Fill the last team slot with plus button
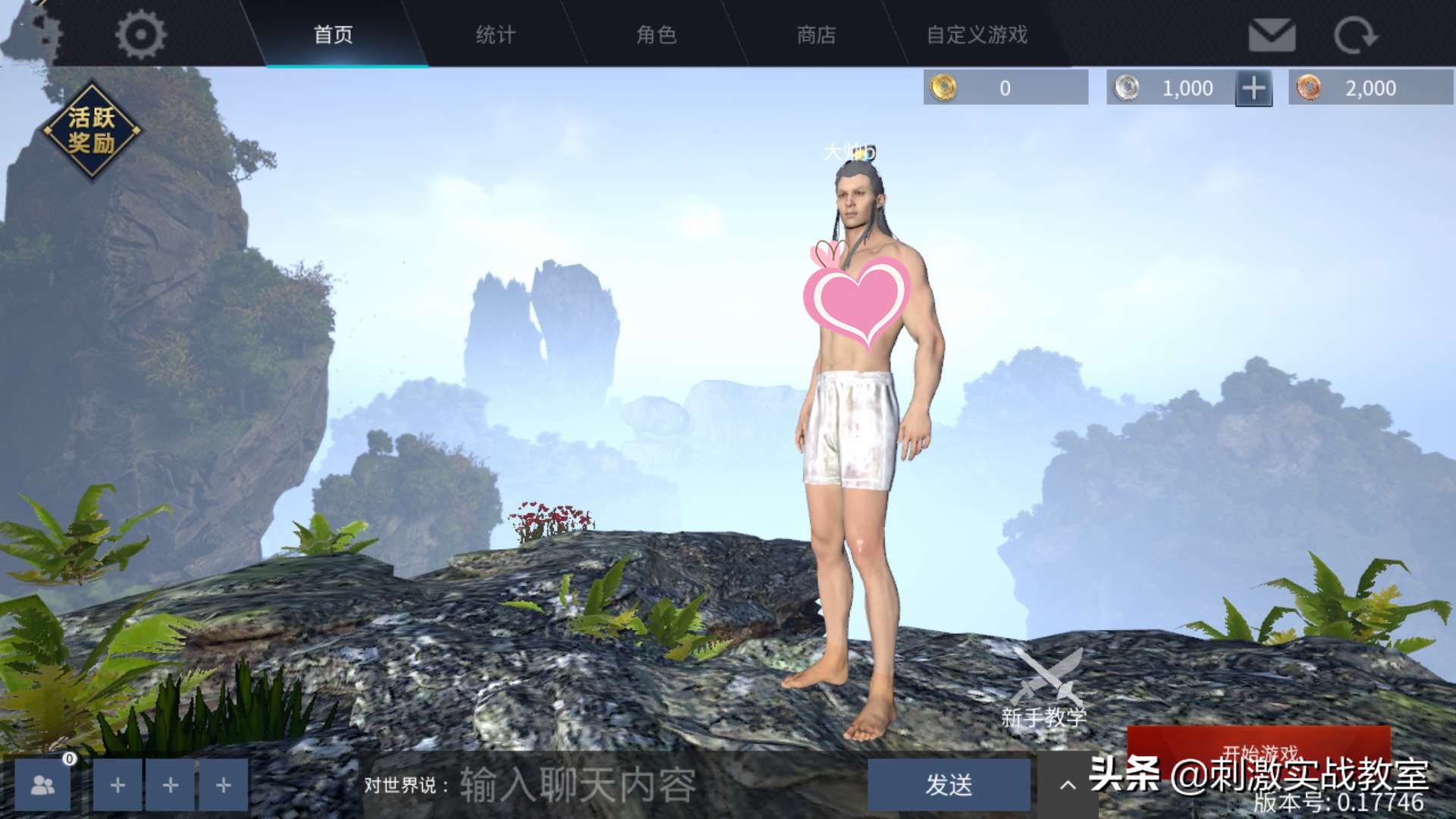Screen dimensions: 1456x819 tap(222, 785)
